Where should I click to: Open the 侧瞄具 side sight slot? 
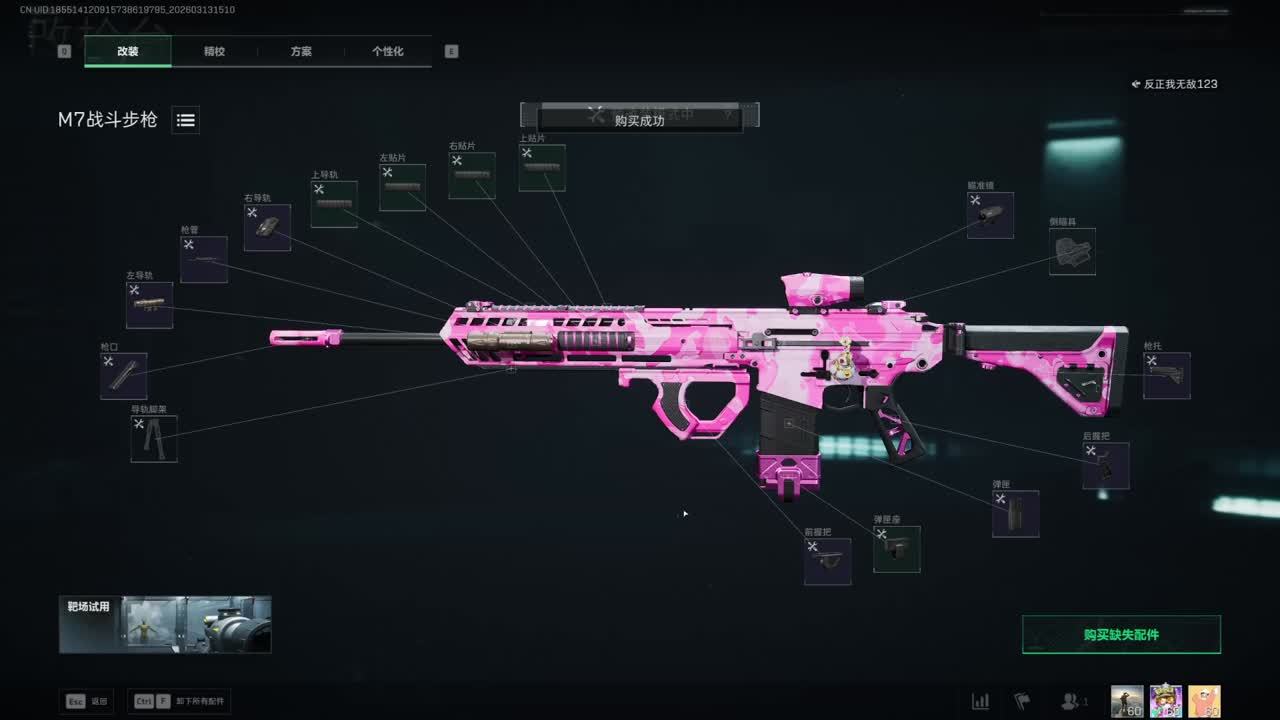tap(1072, 252)
